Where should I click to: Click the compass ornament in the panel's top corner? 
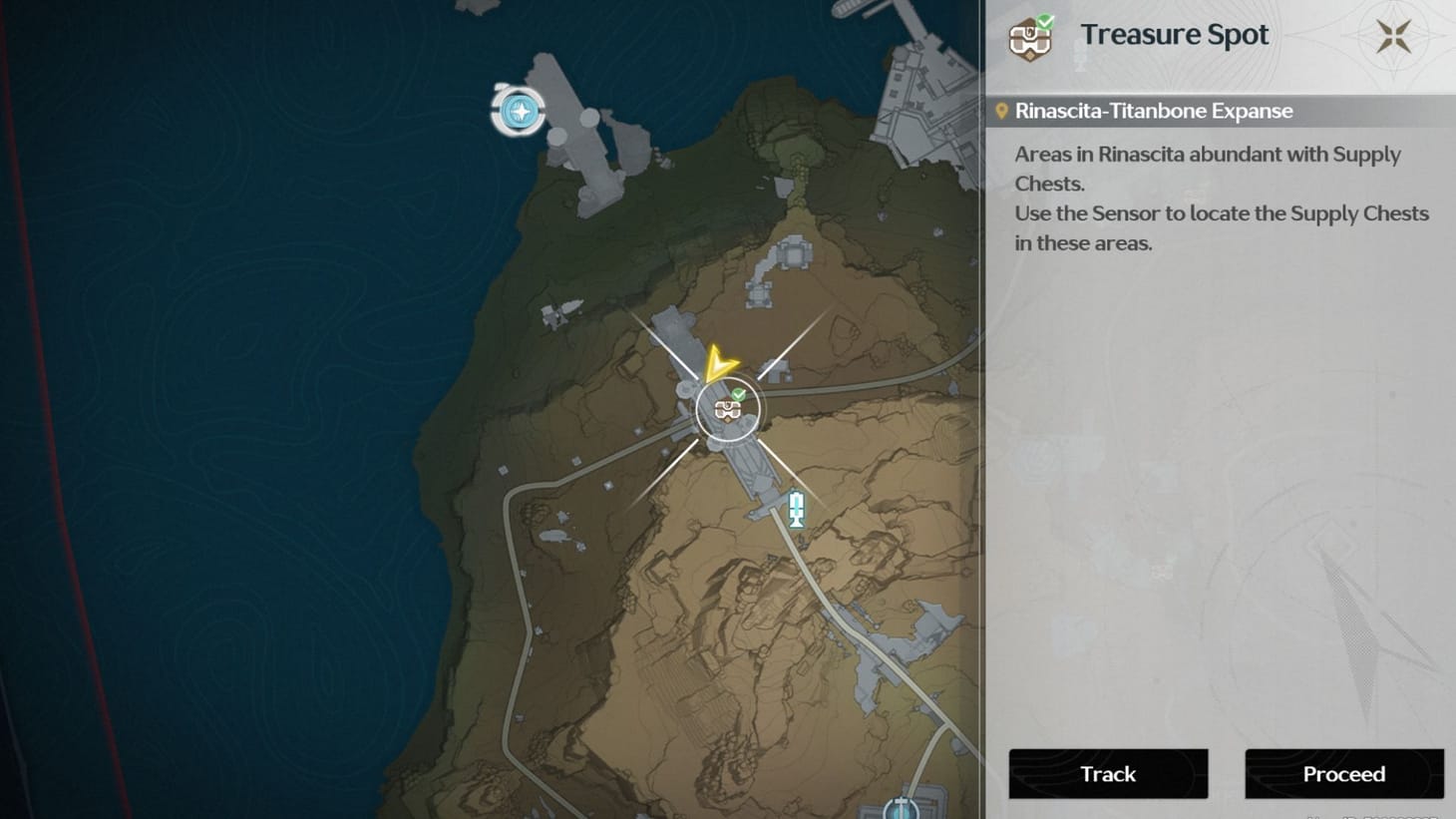(1394, 35)
